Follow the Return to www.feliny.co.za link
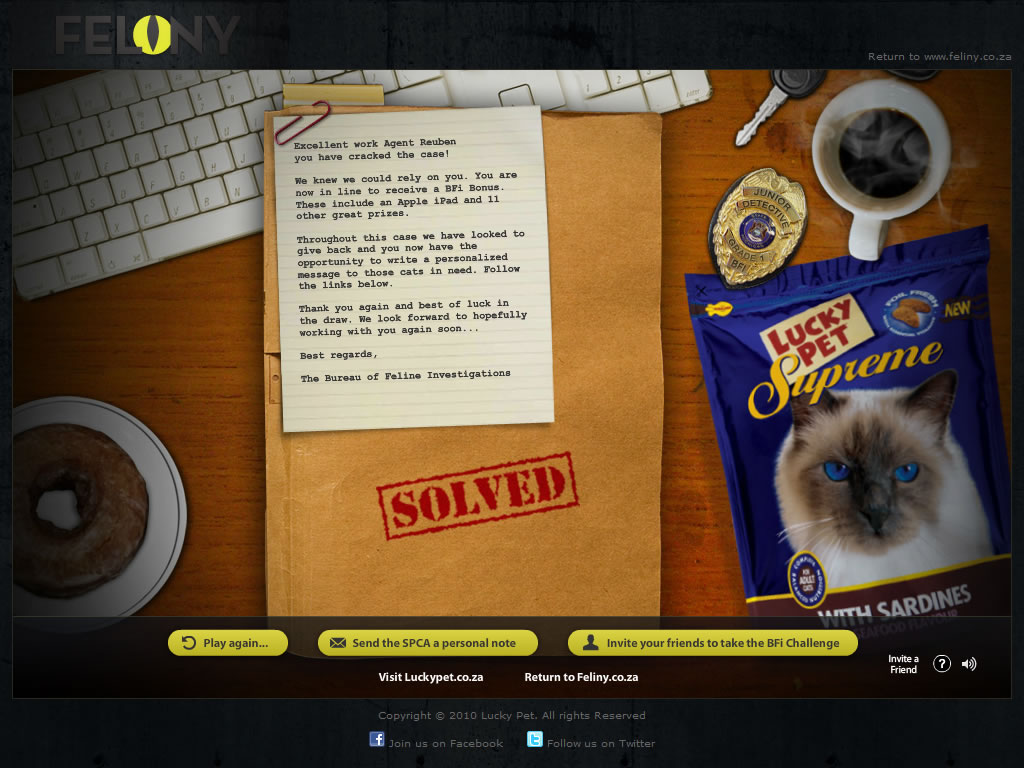1024x768 pixels. pyautogui.click(x=939, y=57)
